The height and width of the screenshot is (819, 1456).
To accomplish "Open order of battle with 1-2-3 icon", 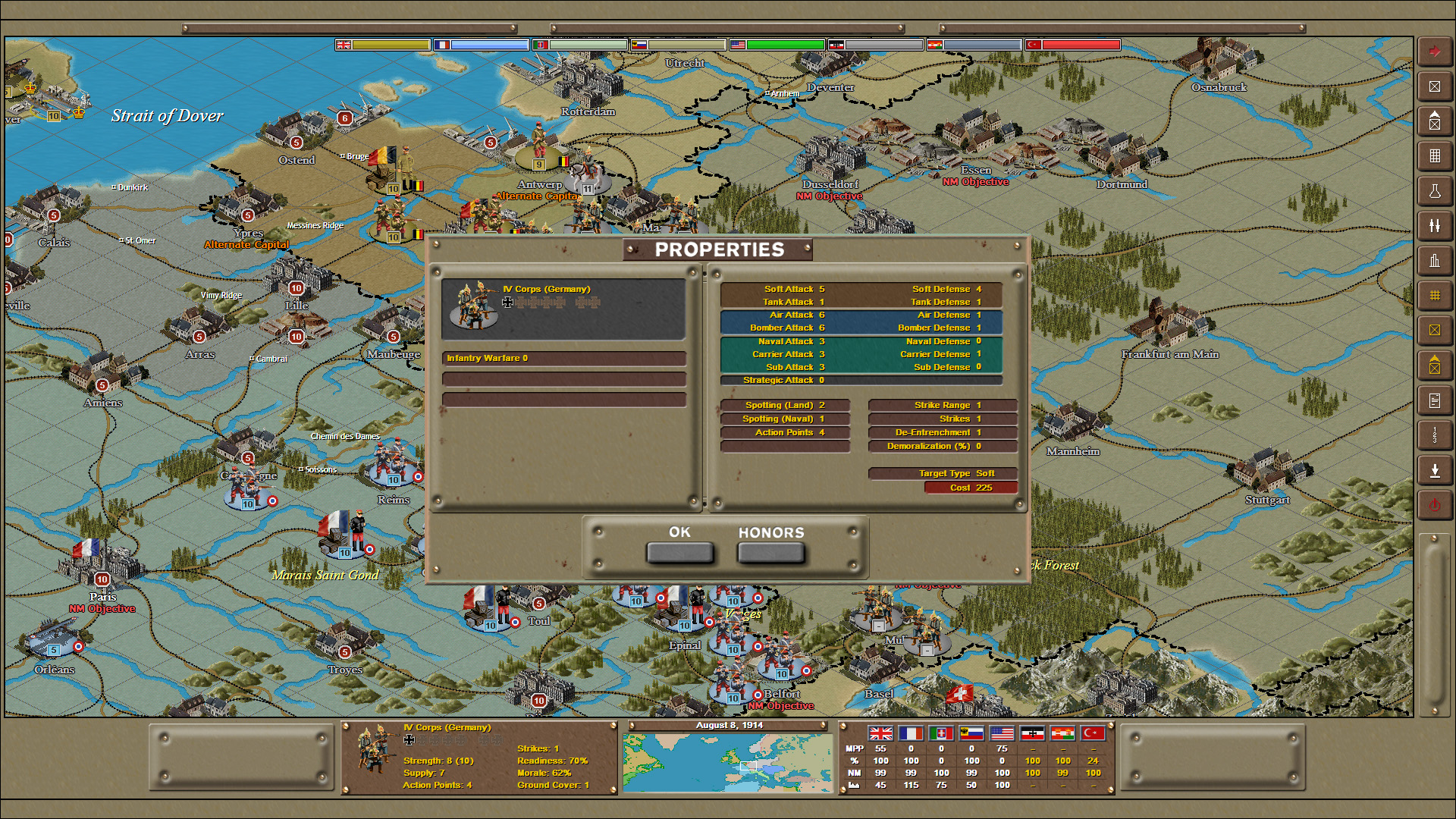I will 1435,435.
